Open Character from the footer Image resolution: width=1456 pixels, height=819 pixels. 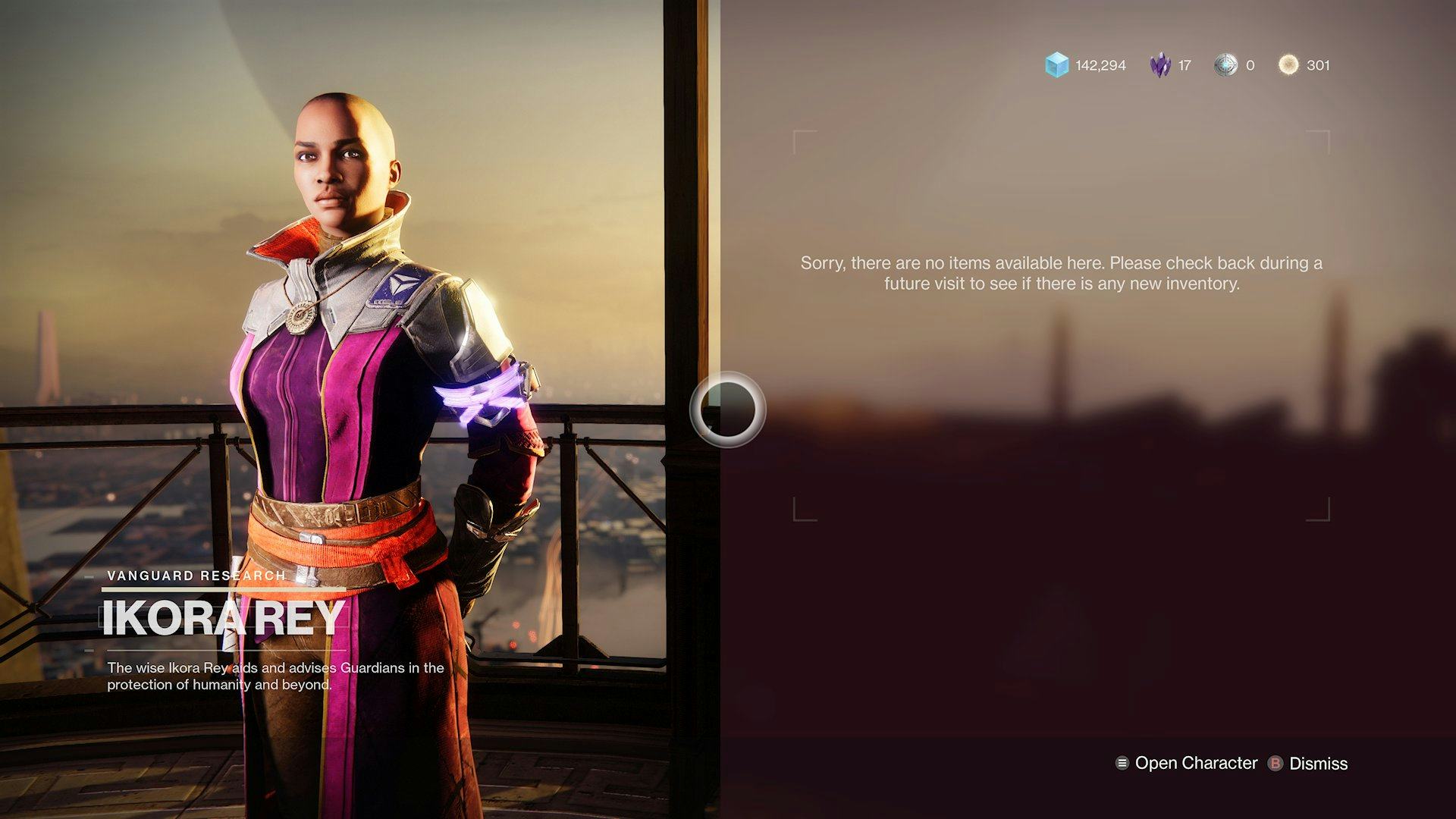pyautogui.click(x=1187, y=764)
